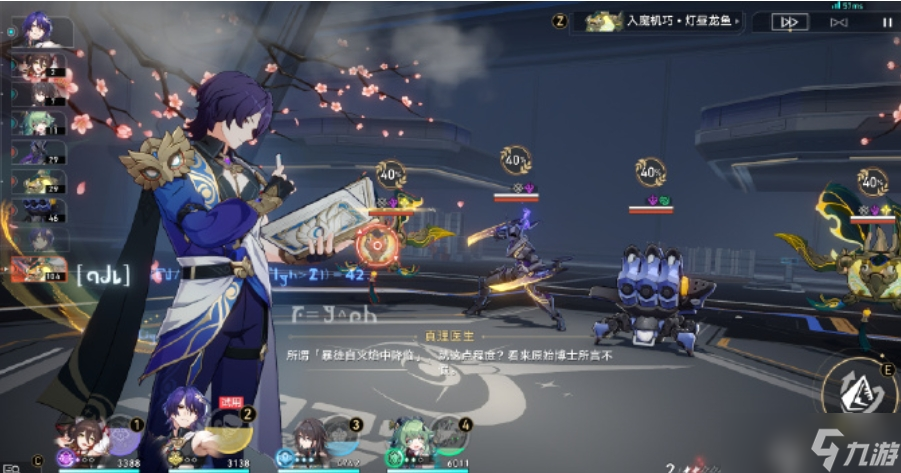The height and width of the screenshot is (473, 901).
Task: Activate Ruan Mei's ultimate marked 3
Action: 340,436
